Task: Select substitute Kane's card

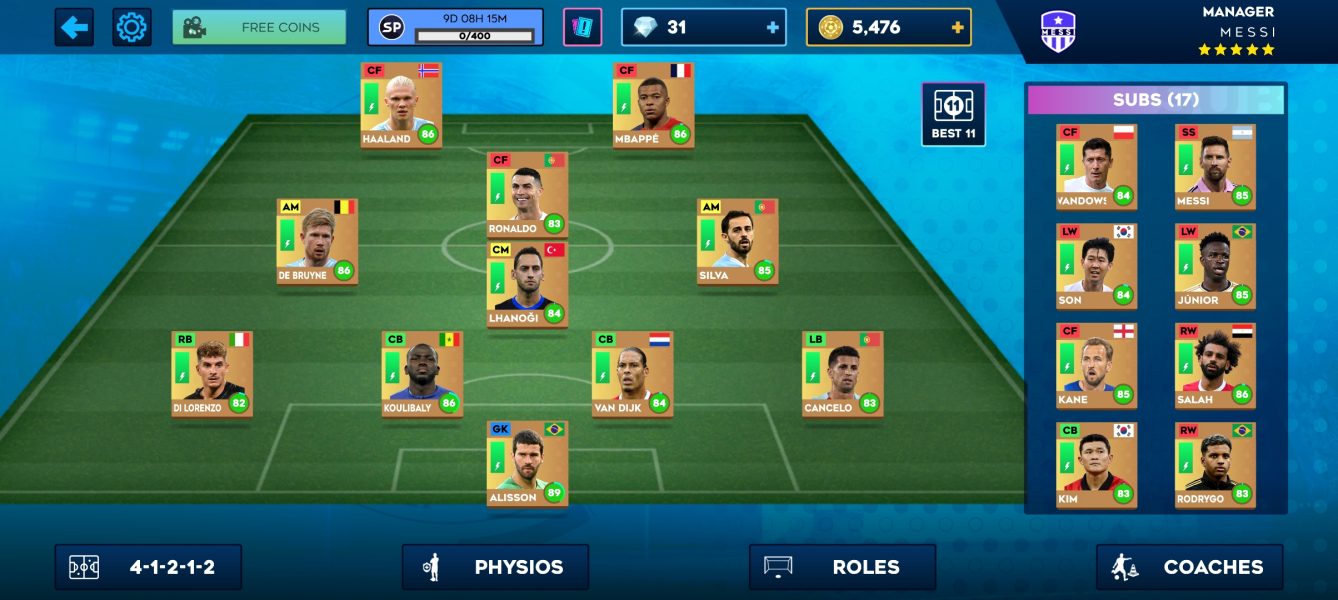Action: point(1096,365)
